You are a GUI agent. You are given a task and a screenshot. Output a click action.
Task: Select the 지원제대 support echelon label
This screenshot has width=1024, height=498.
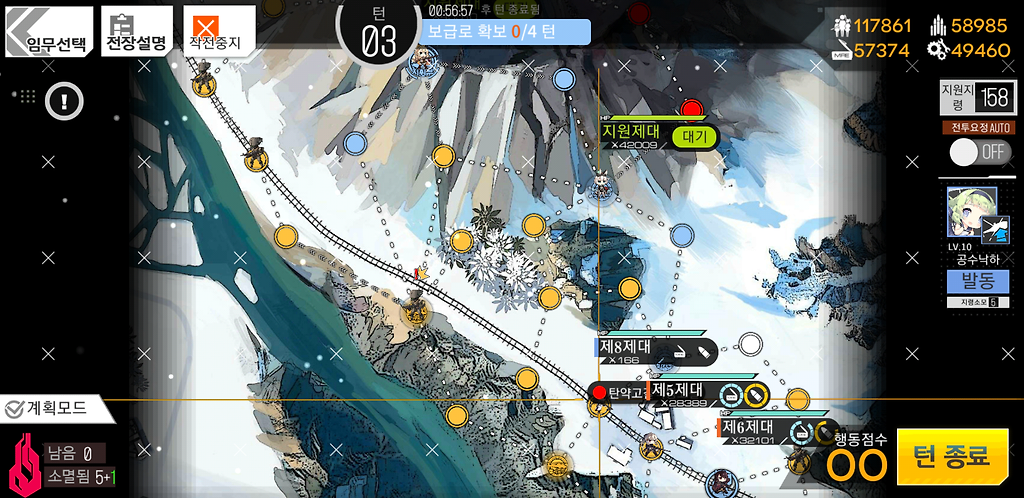(x=631, y=131)
